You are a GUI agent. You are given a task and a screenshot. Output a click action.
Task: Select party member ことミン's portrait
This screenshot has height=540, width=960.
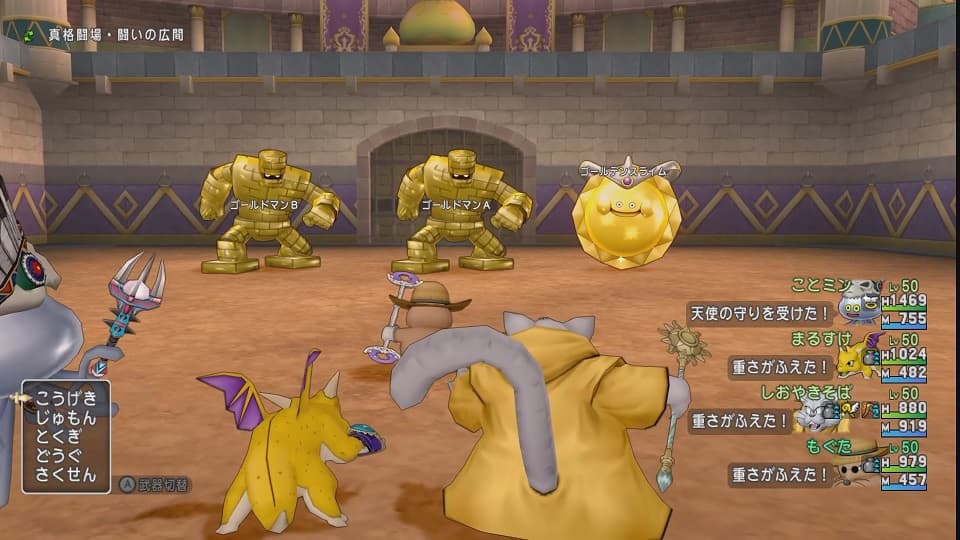coord(859,304)
